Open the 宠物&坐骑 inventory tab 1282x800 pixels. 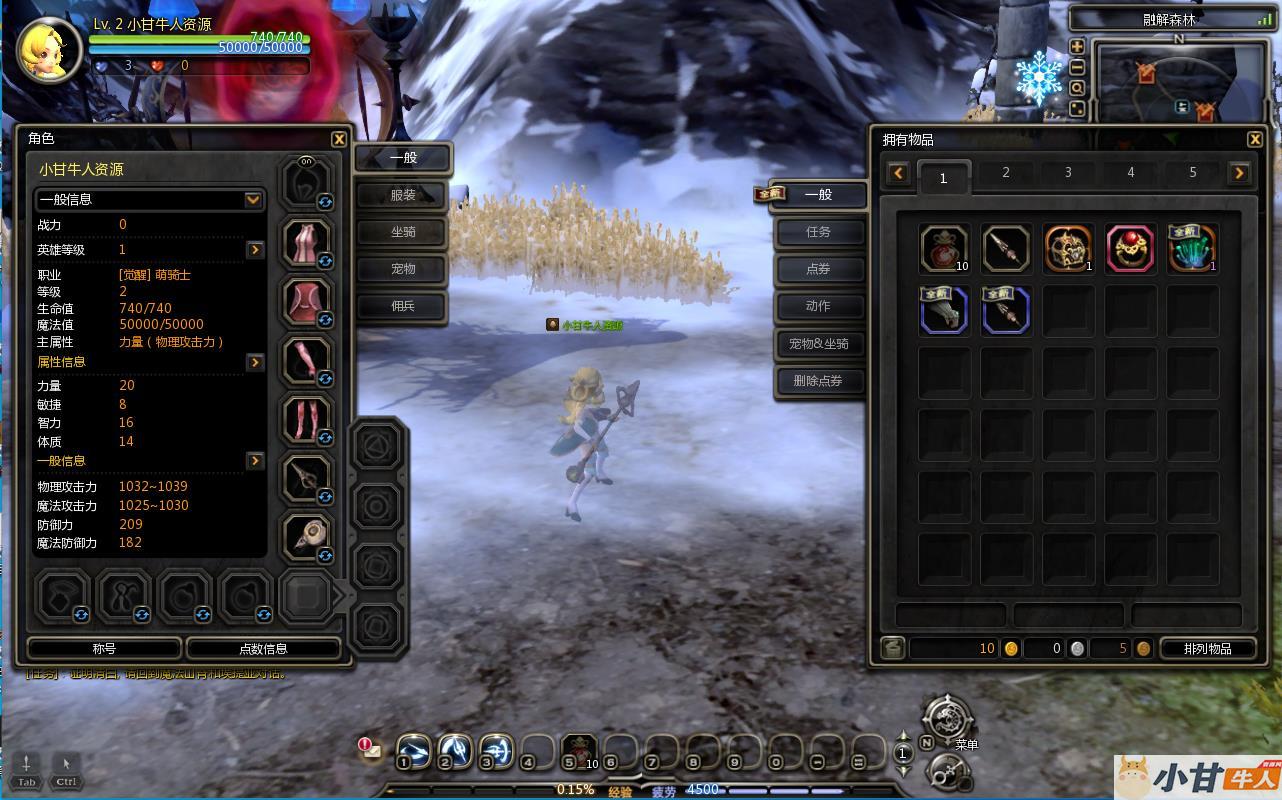tap(819, 344)
